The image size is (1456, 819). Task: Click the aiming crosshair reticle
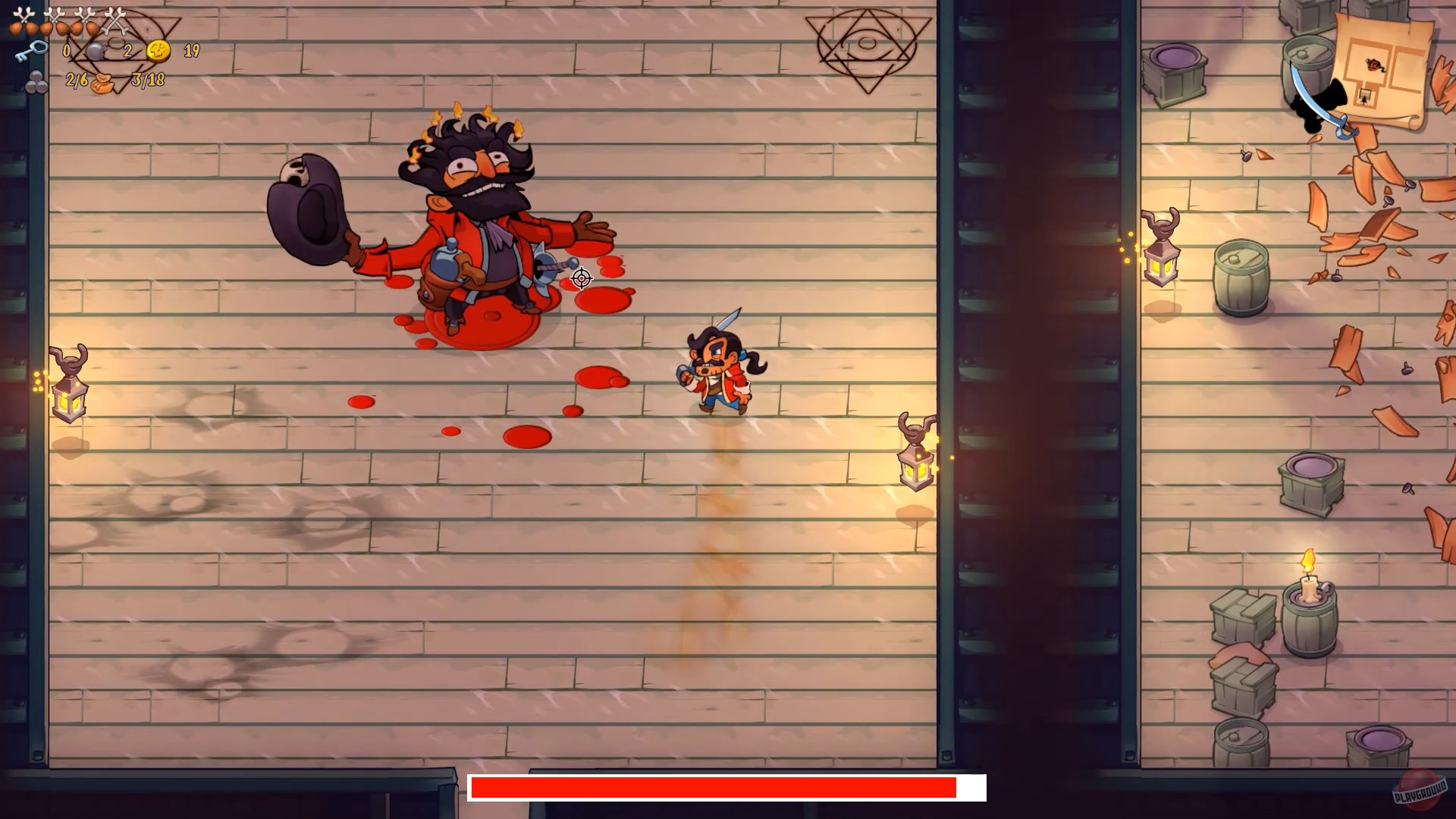[580, 280]
